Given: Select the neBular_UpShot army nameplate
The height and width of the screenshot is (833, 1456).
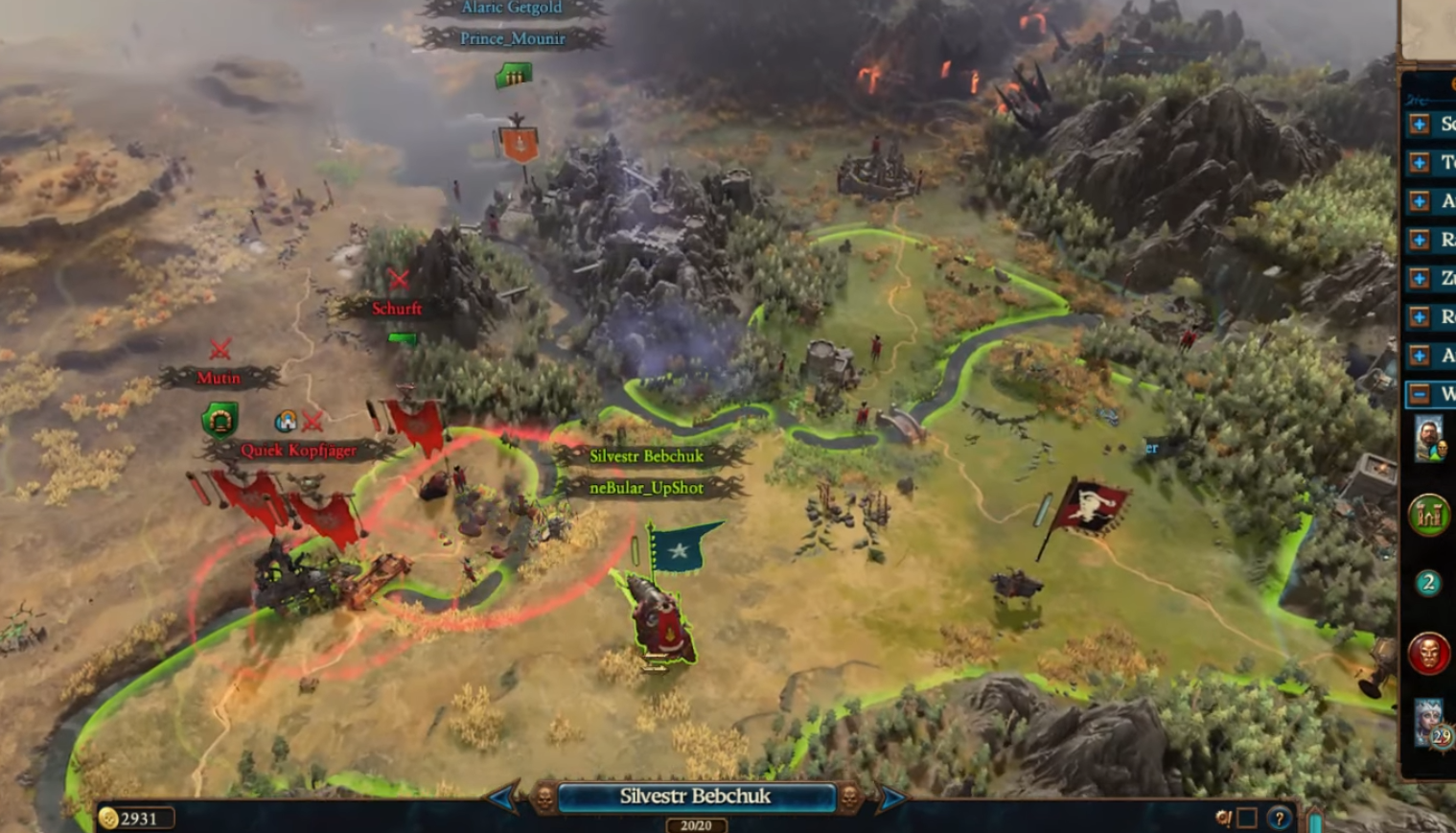Looking at the screenshot, I should [x=646, y=488].
